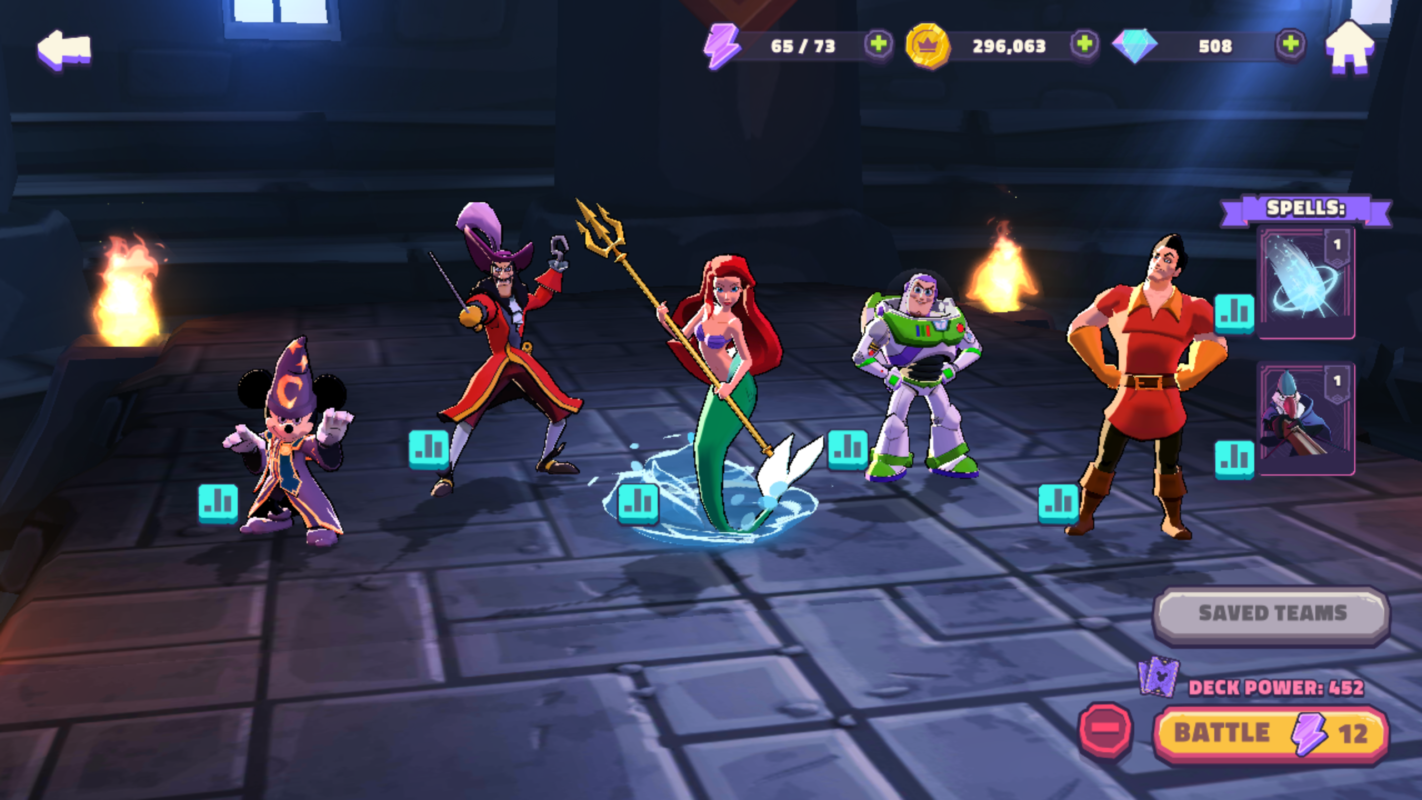Show stats of the hunter spell
Screen dimensions: 1422x800
[1234, 459]
